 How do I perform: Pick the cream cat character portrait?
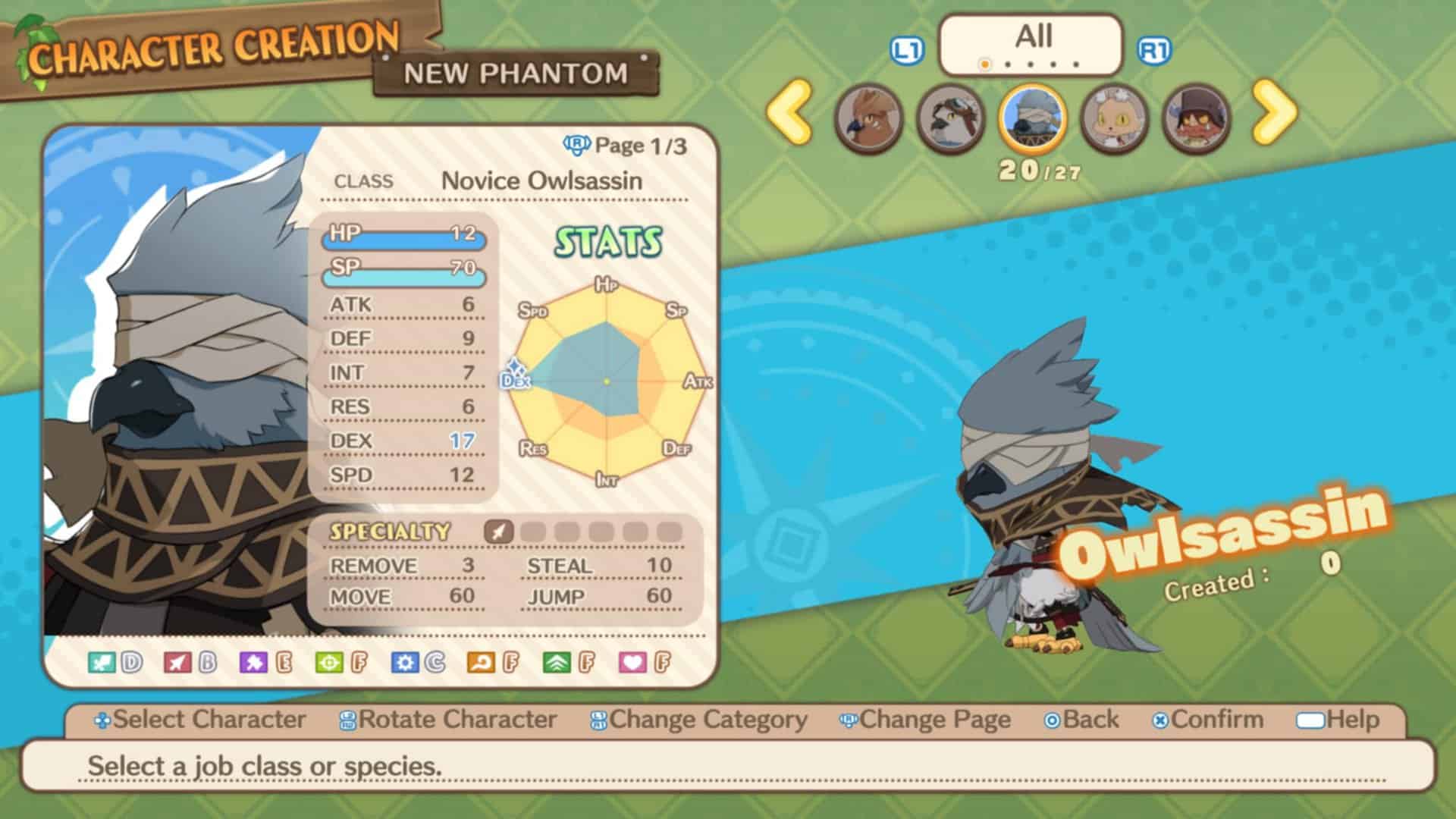point(1113,118)
